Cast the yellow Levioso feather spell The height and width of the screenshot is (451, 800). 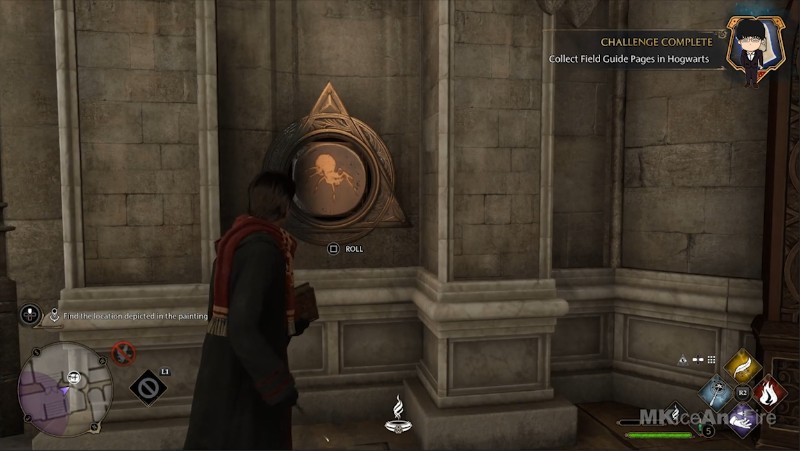pos(742,367)
